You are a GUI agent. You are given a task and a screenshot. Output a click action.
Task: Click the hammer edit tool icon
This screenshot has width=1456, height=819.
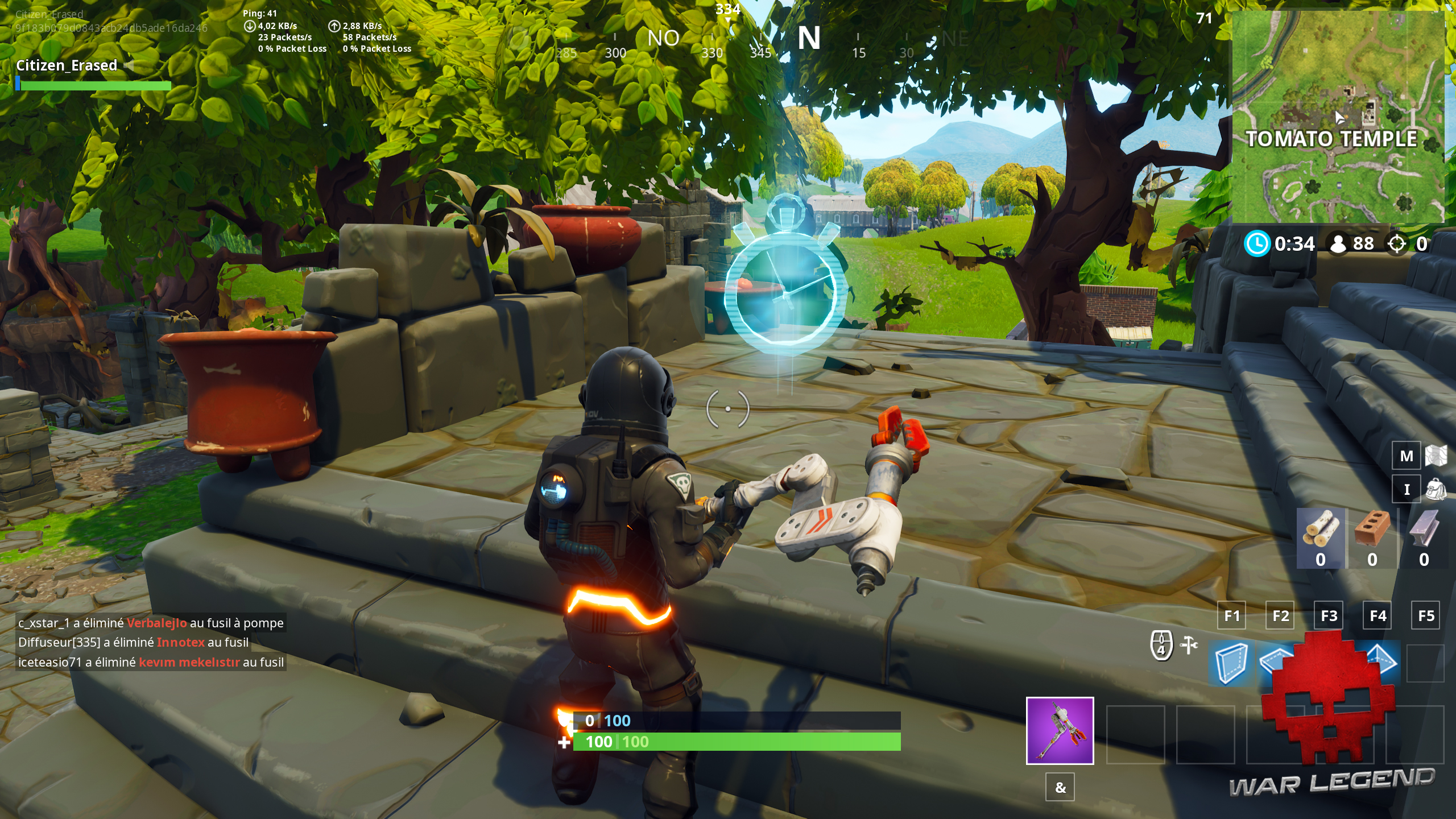pos(1189,644)
